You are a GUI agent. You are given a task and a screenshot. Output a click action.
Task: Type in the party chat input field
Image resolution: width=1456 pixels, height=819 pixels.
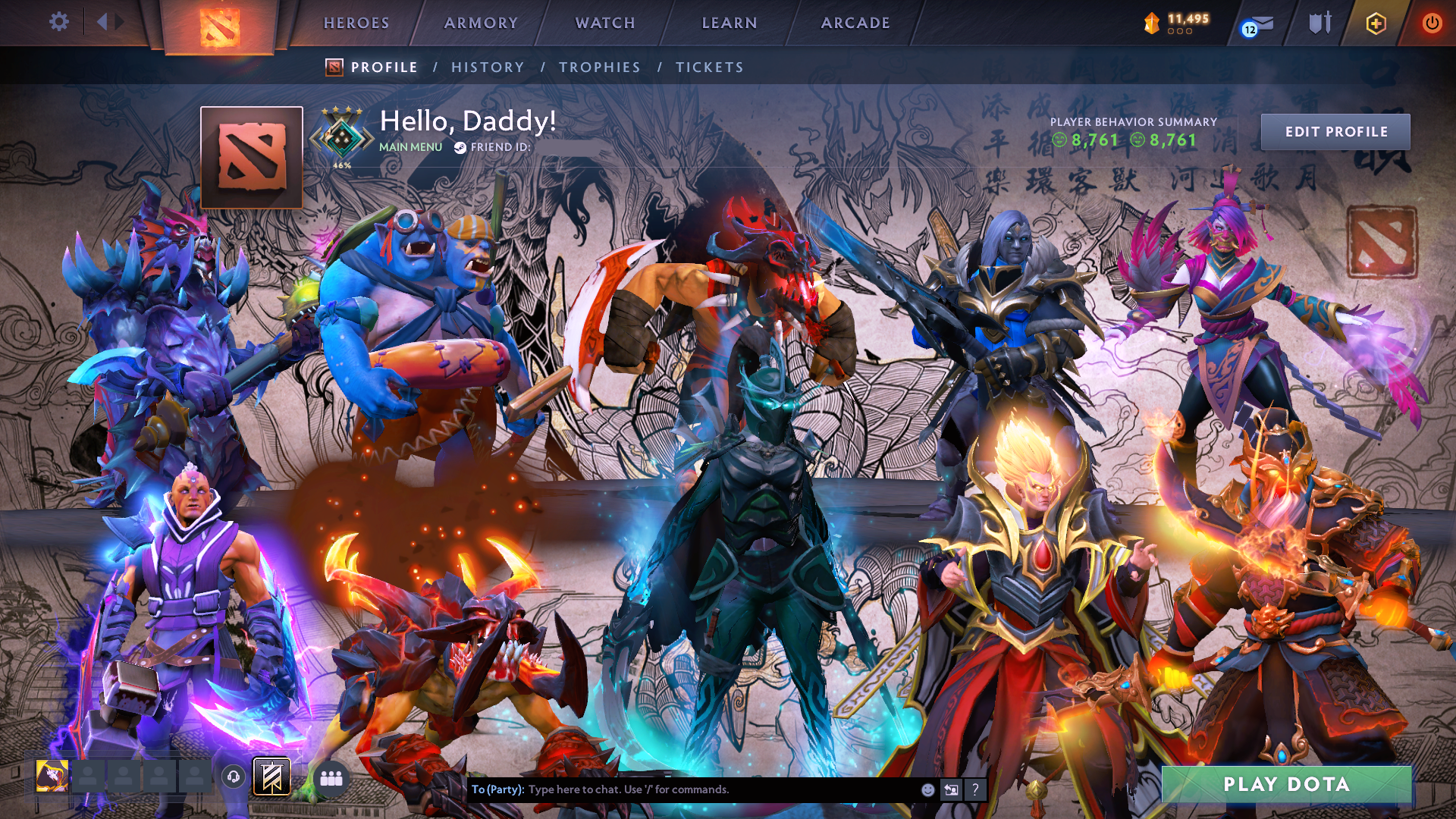click(x=682, y=789)
